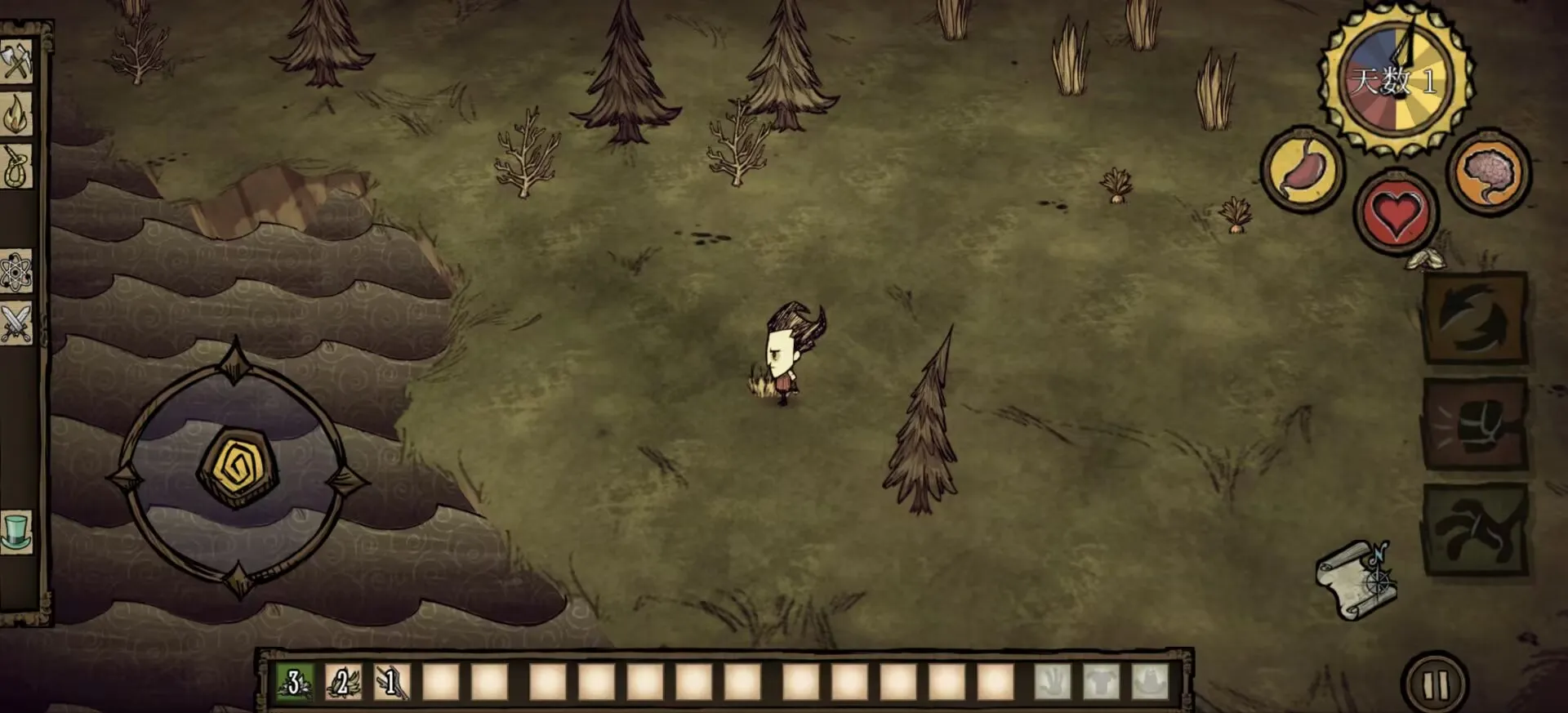Tap the virtual joystick center knob
This screenshot has width=1568, height=713.
pyautogui.click(x=238, y=468)
